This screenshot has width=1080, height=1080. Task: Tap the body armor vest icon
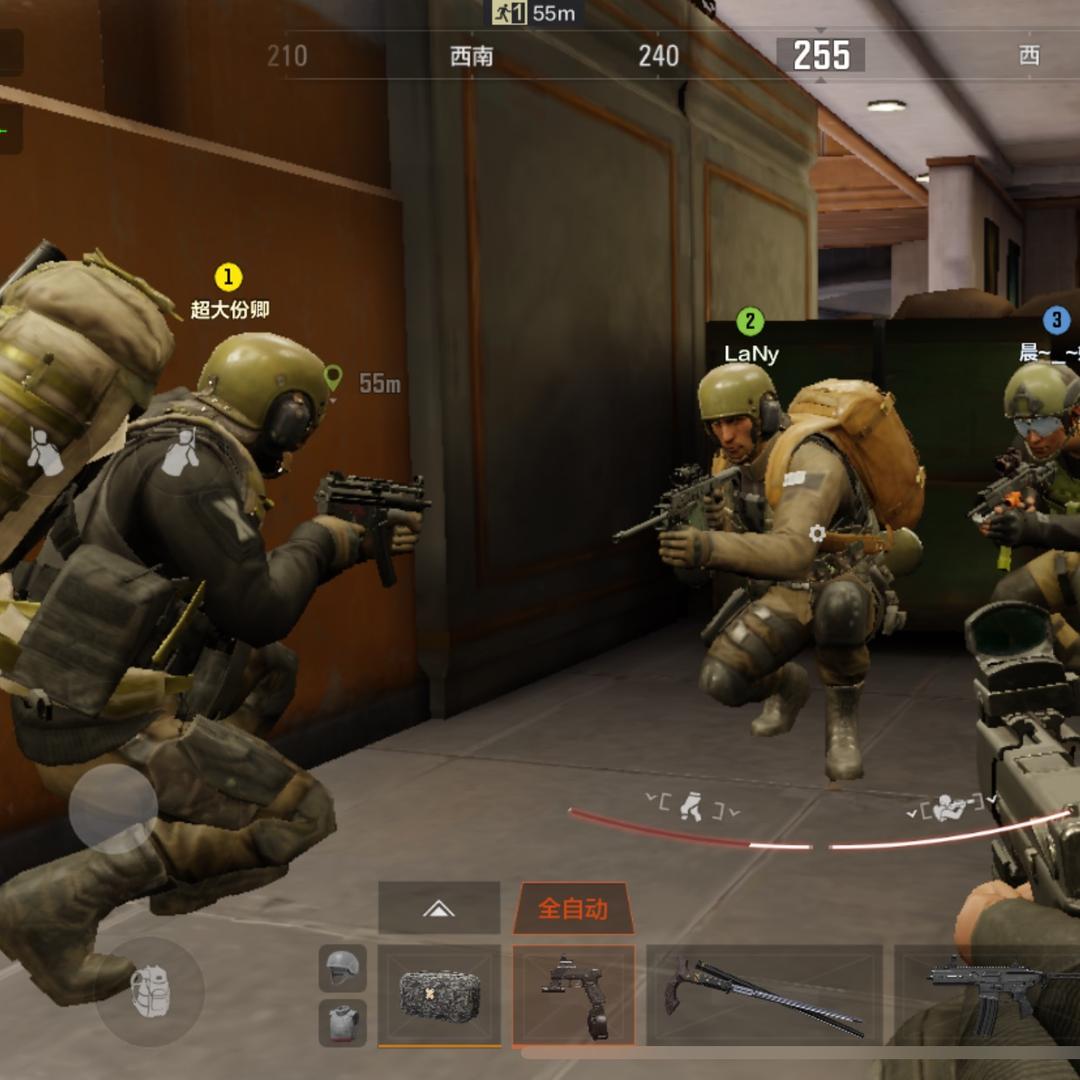coord(342,1022)
